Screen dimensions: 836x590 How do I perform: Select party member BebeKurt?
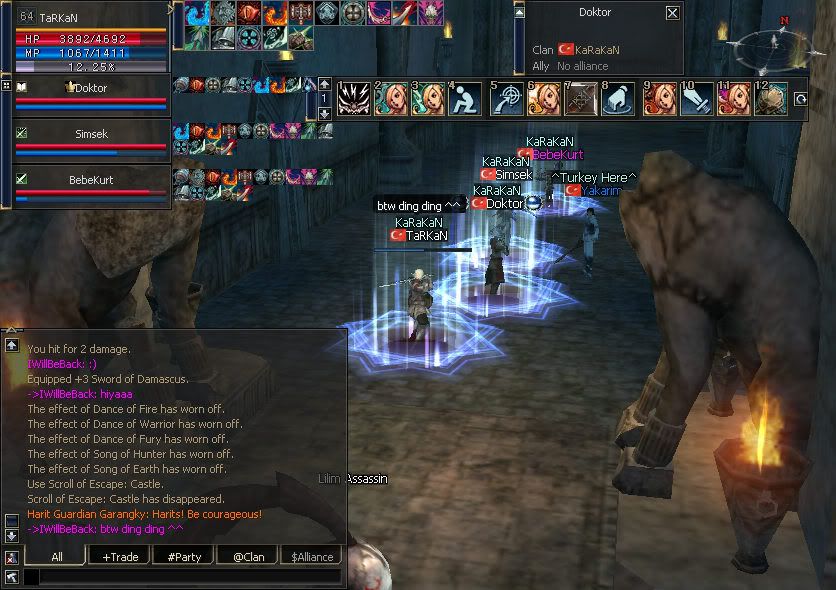pos(90,177)
